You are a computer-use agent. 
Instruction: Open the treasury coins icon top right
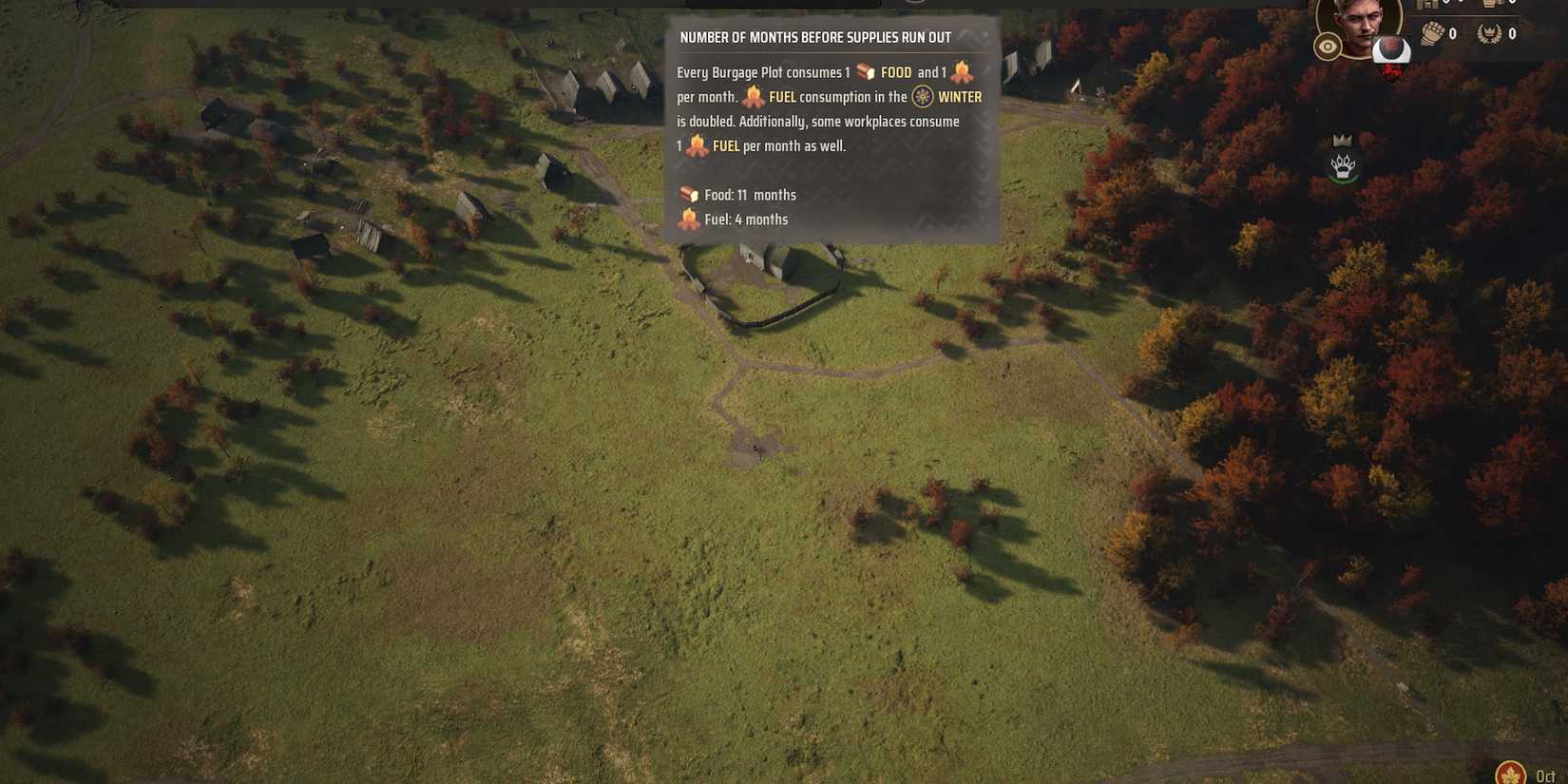pyautogui.click(x=1429, y=5)
